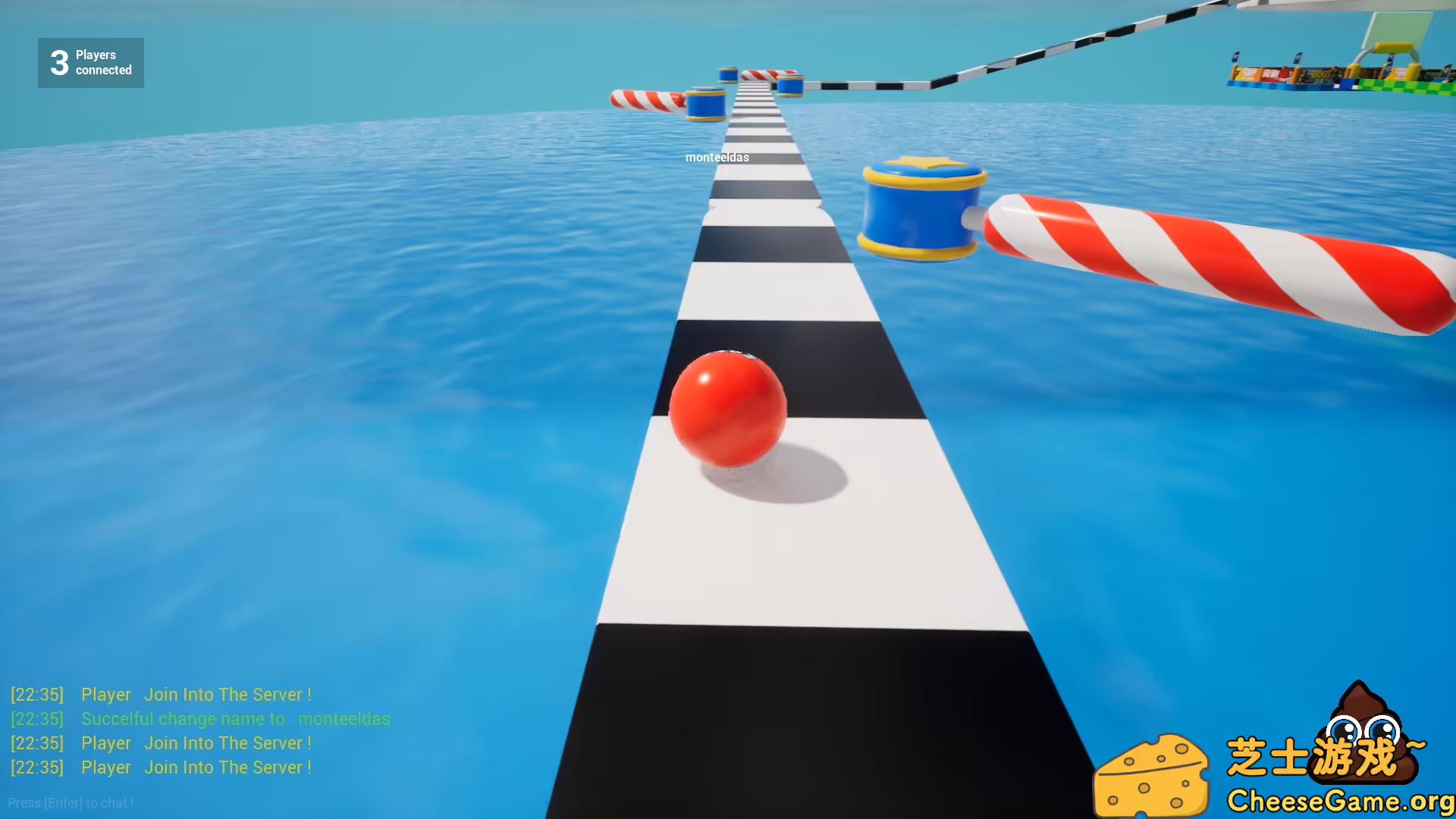
Task: Toggle the player name tag monteeldas
Action: 715,158
